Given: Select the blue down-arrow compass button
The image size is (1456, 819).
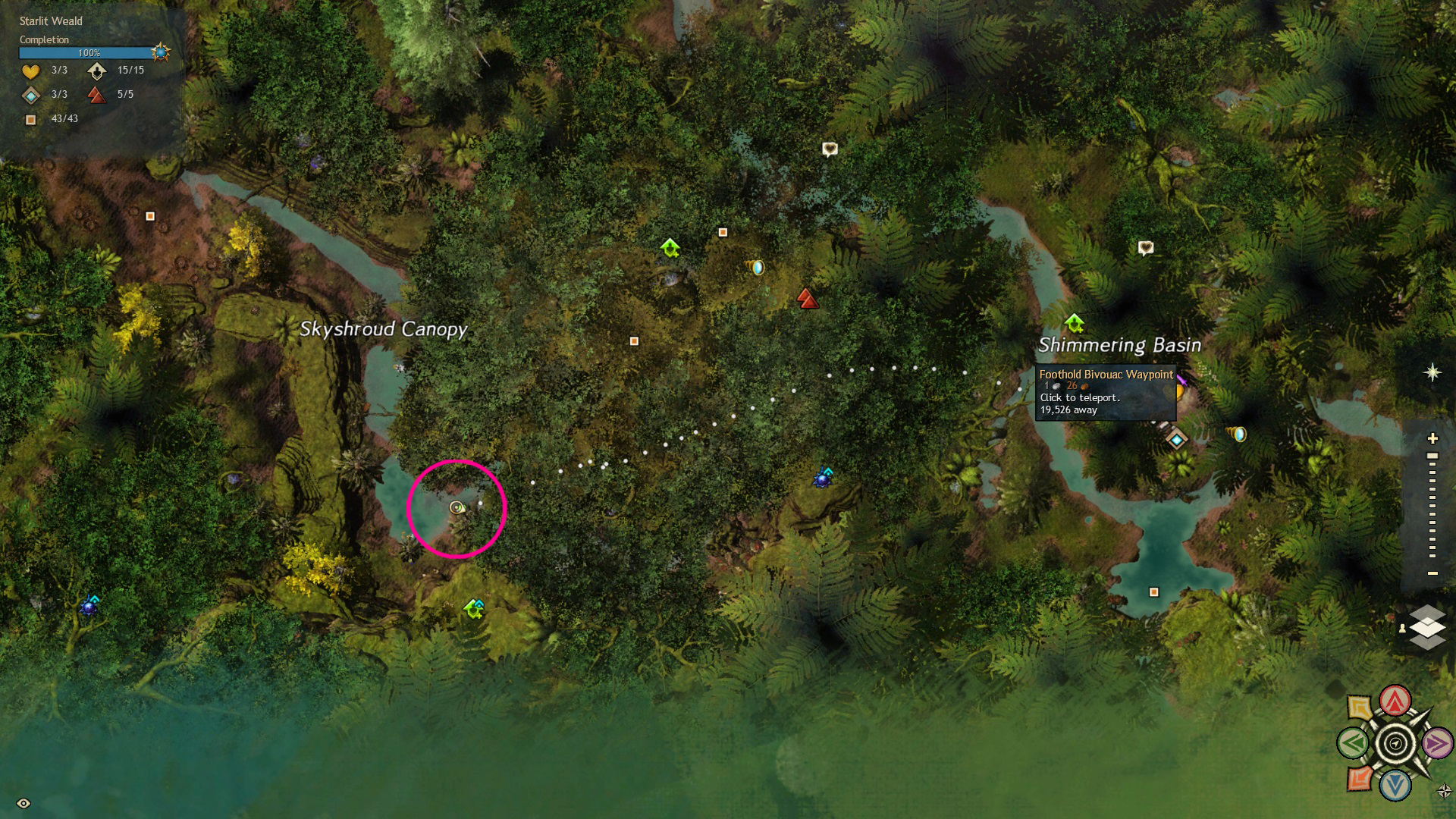Looking at the screenshot, I should point(1395,786).
